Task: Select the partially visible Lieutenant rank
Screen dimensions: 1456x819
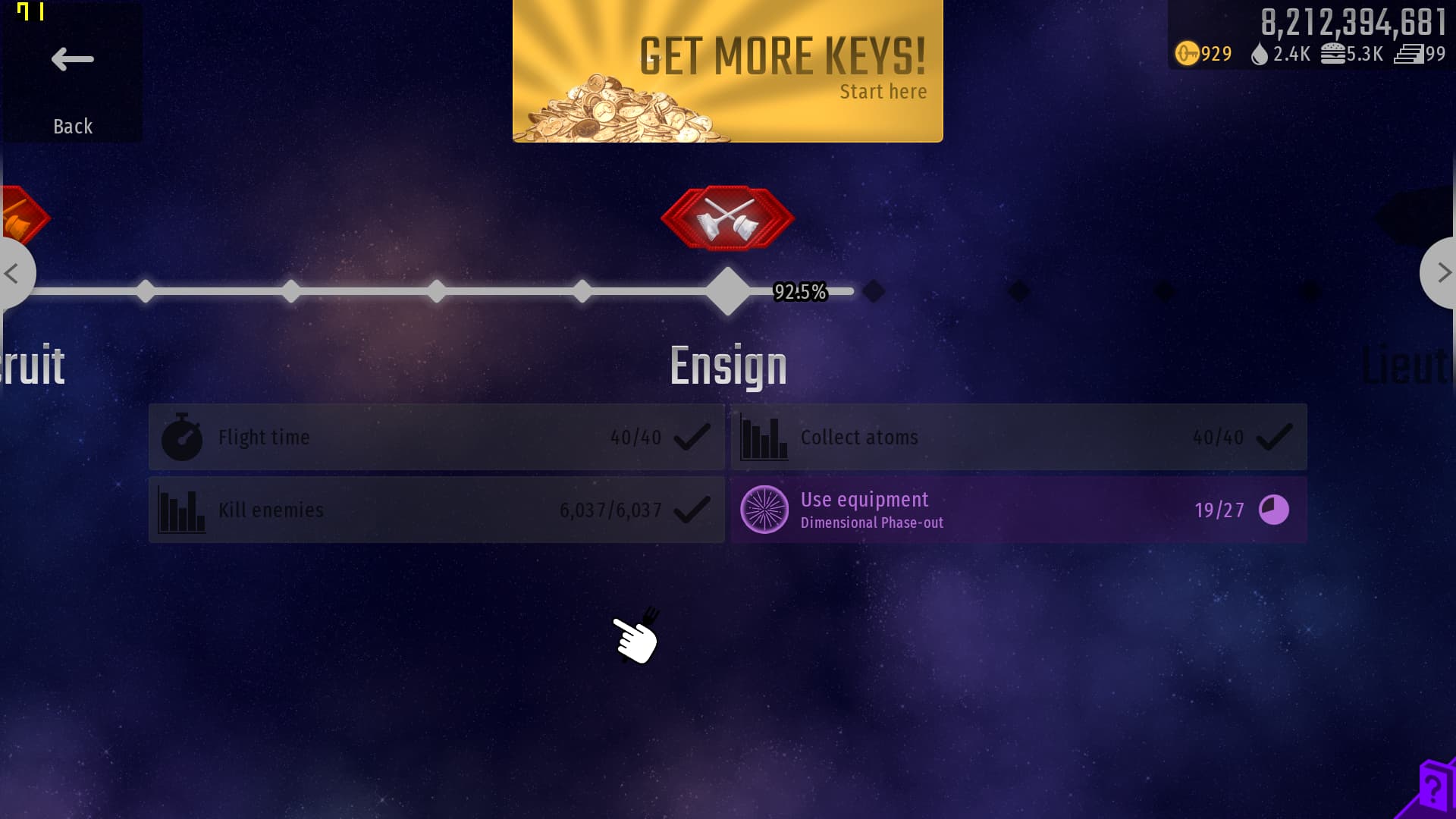Action: coord(1407,366)
